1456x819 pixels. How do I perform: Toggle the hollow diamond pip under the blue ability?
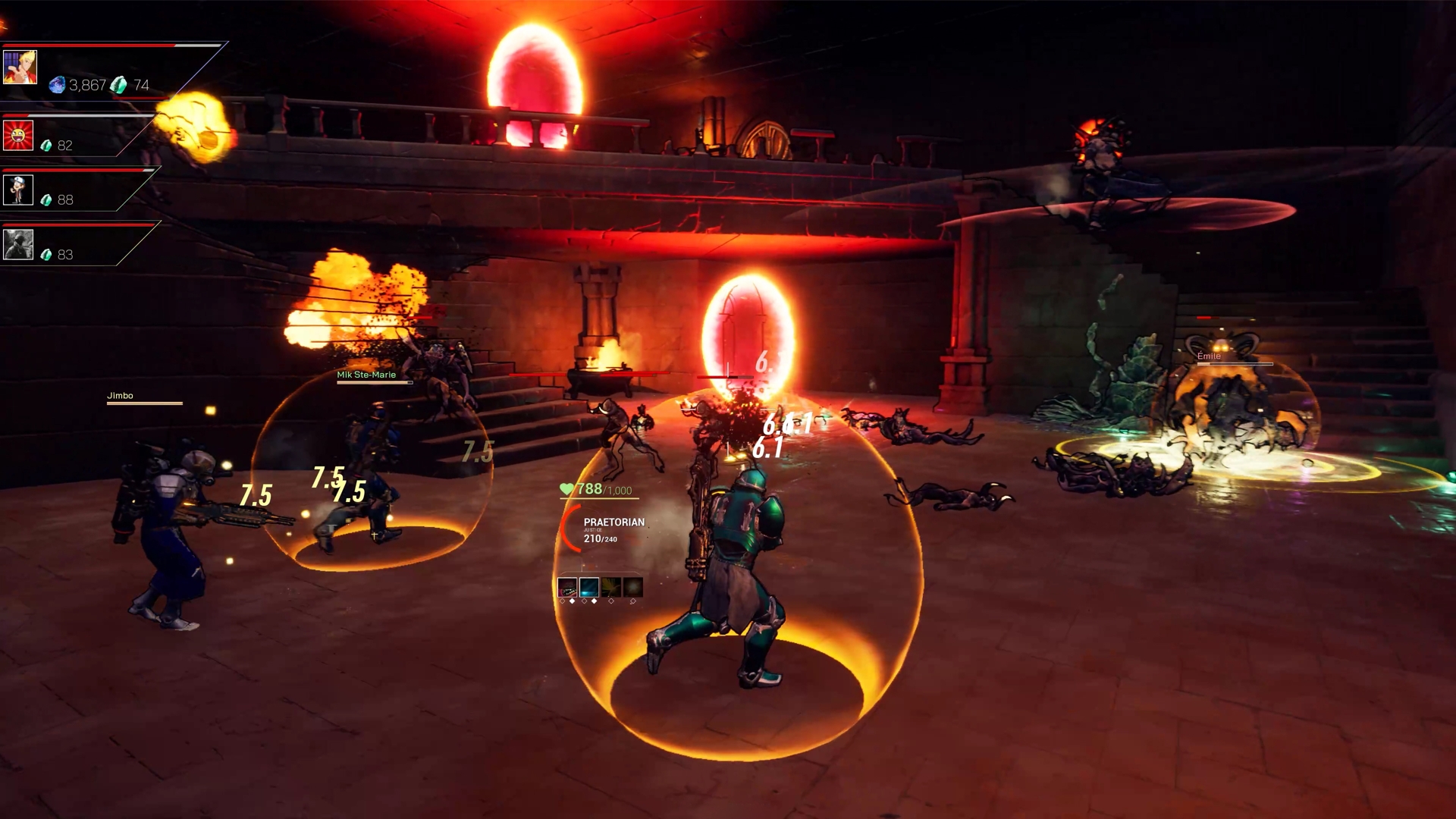coord(585,601)
